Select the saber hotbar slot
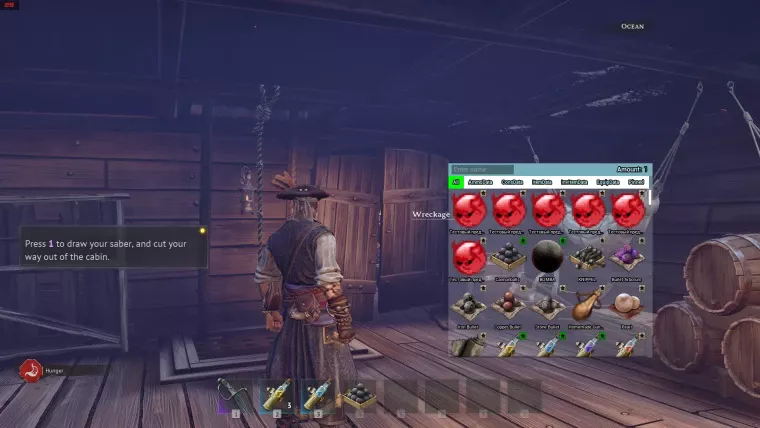 tap(234, 397)
